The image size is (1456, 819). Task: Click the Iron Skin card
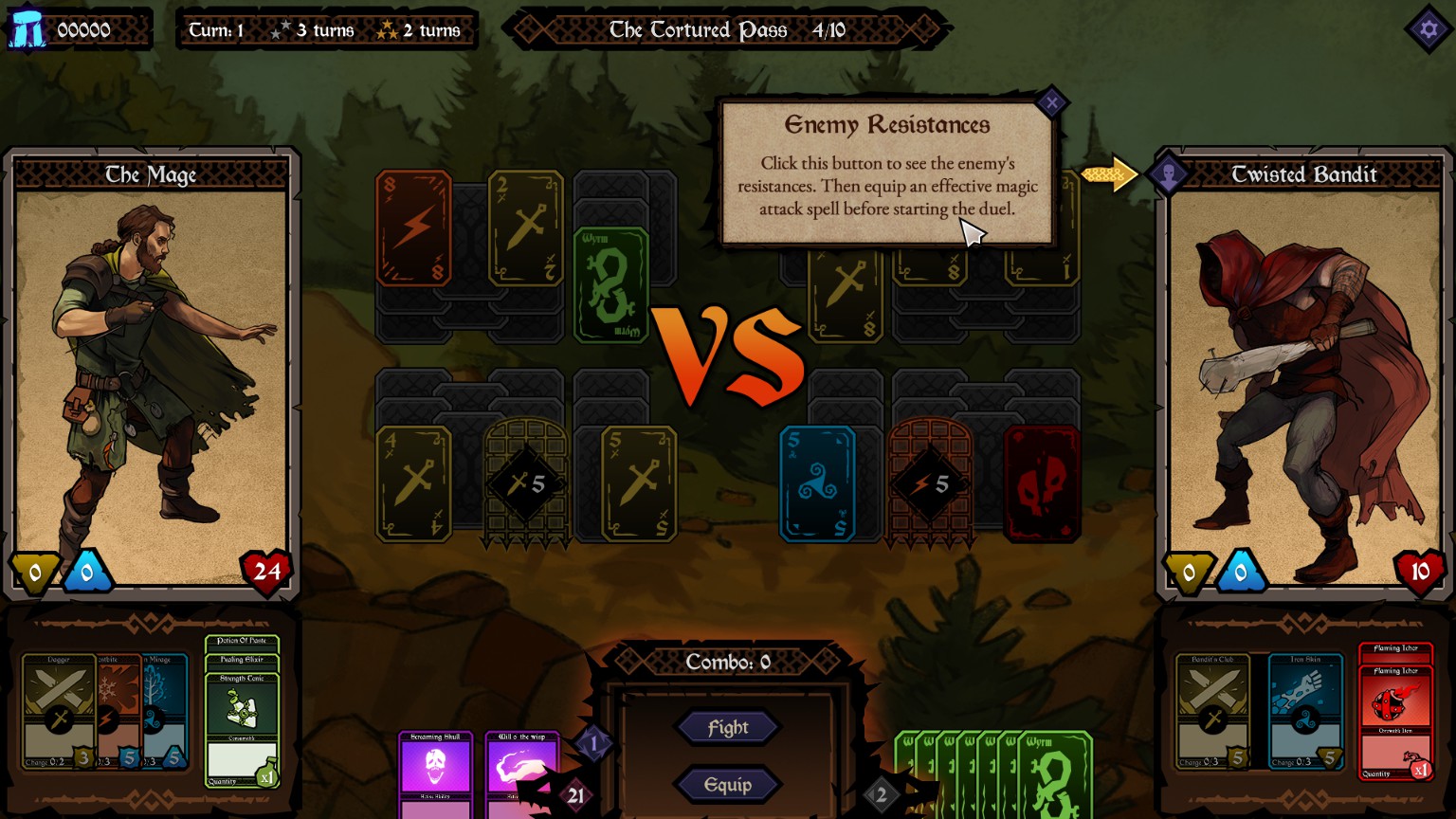[1306, 711]
